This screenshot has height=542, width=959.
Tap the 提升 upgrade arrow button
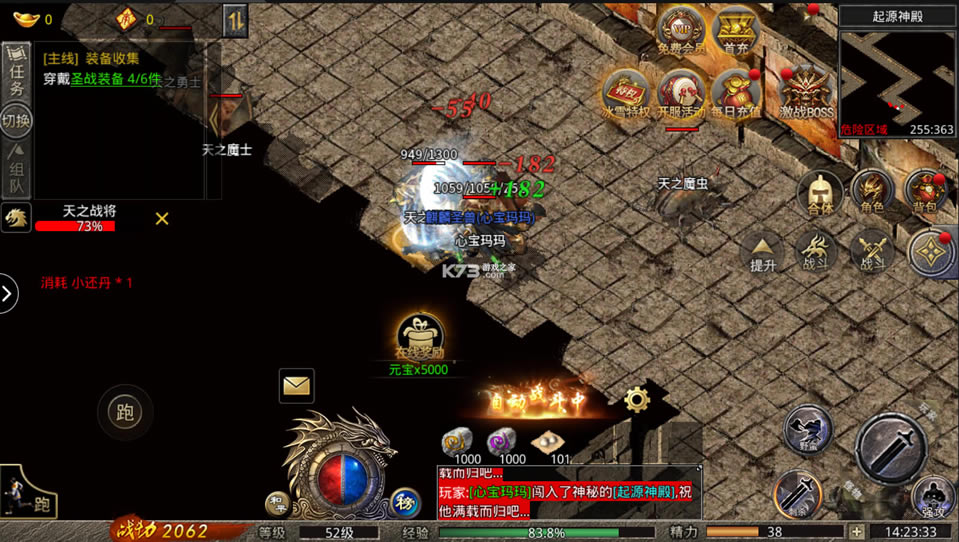point(764,252)
